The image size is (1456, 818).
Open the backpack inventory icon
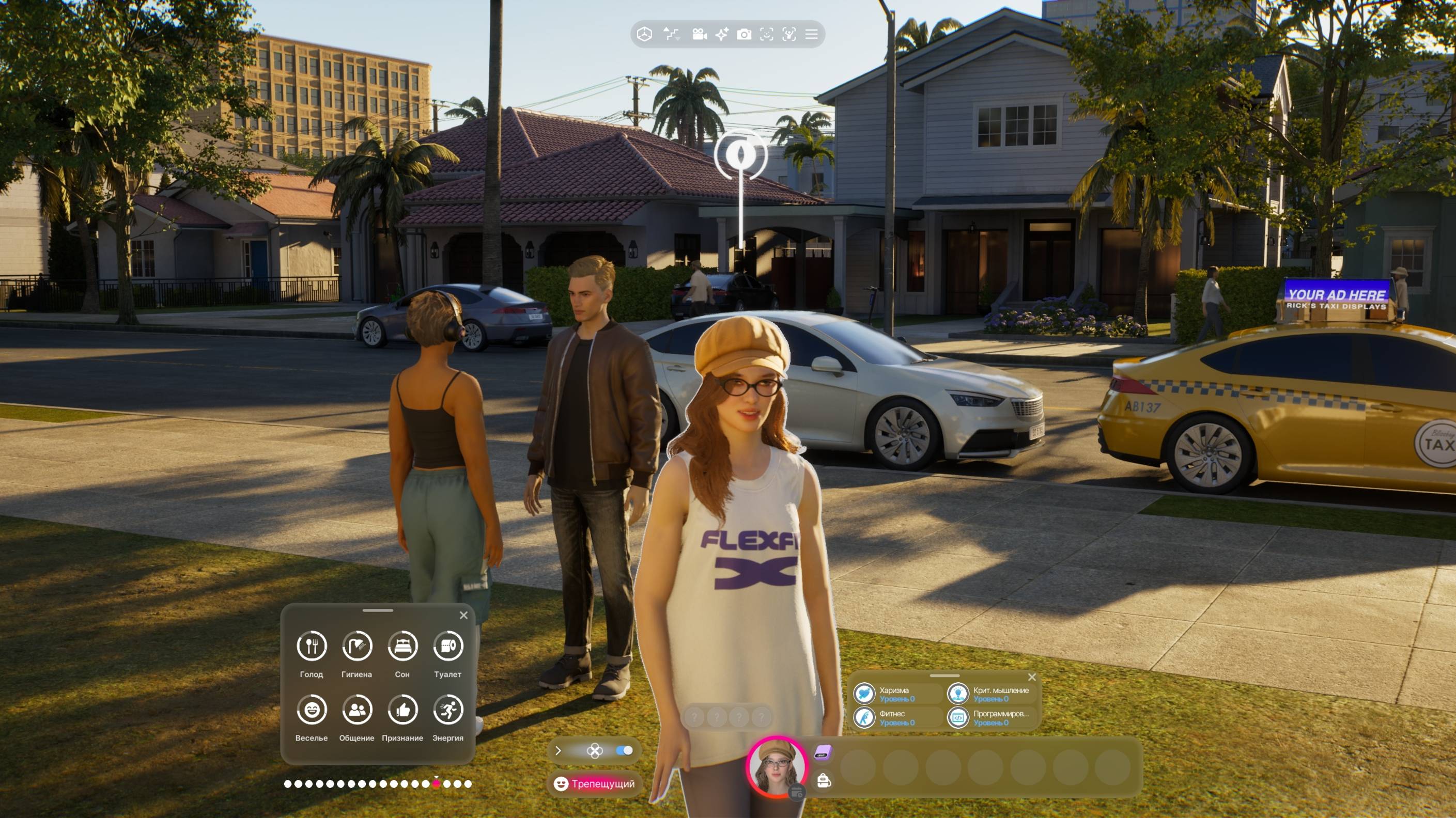tap(824, 781)
